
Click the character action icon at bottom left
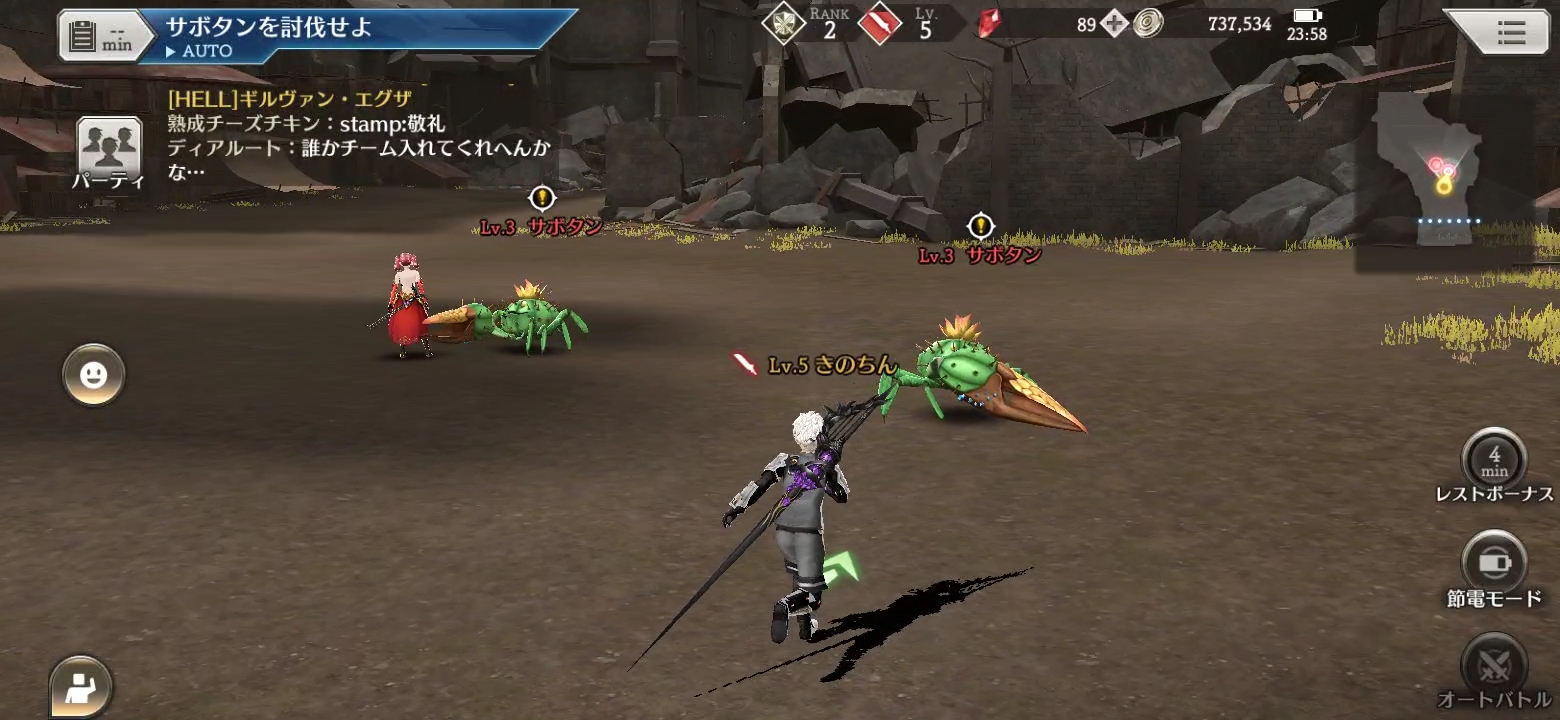[81, 687]
